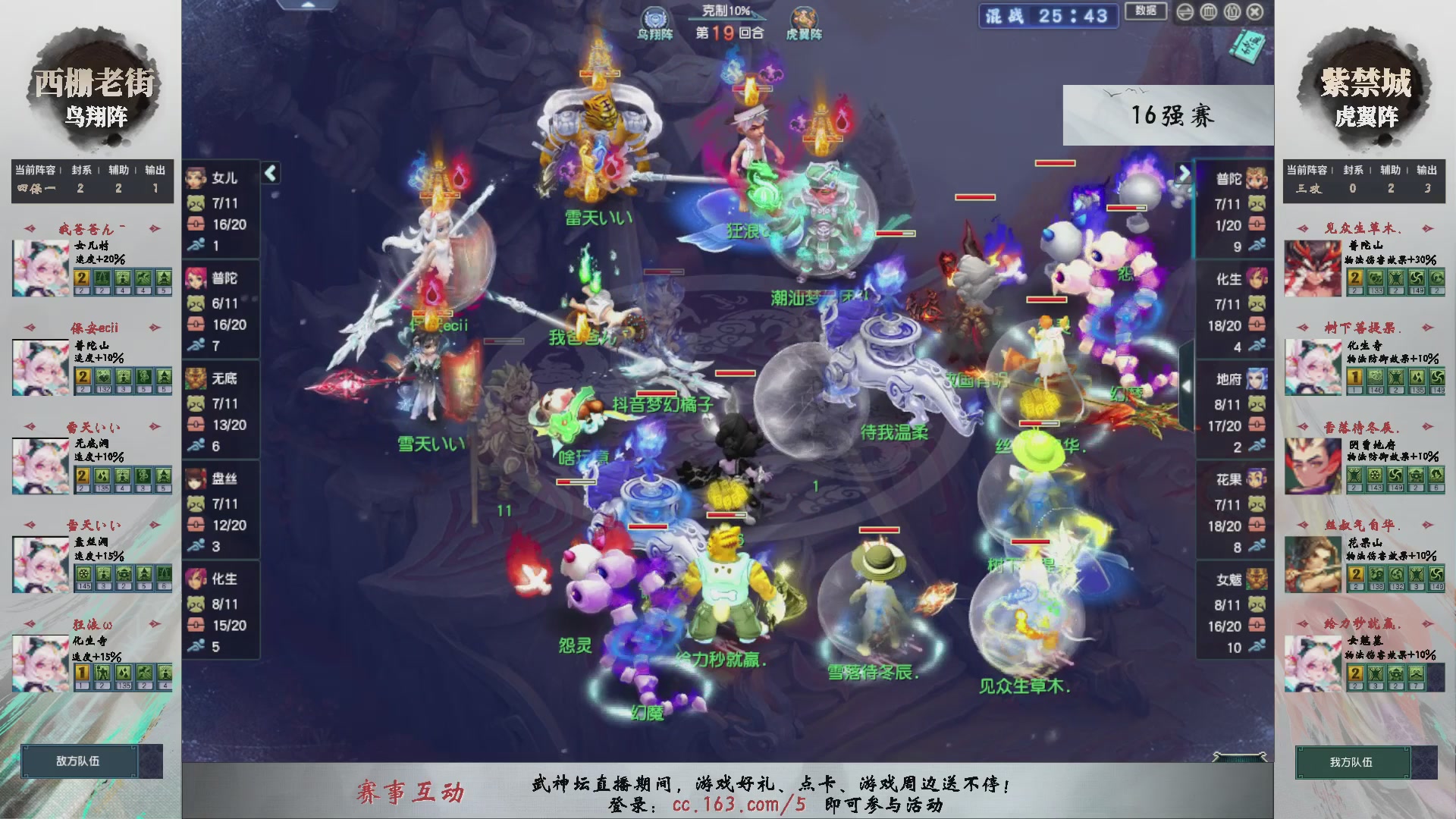1456x819 pixels.
Task: Click the pet face icon in 无底's stat card
Action: (196, 403)
